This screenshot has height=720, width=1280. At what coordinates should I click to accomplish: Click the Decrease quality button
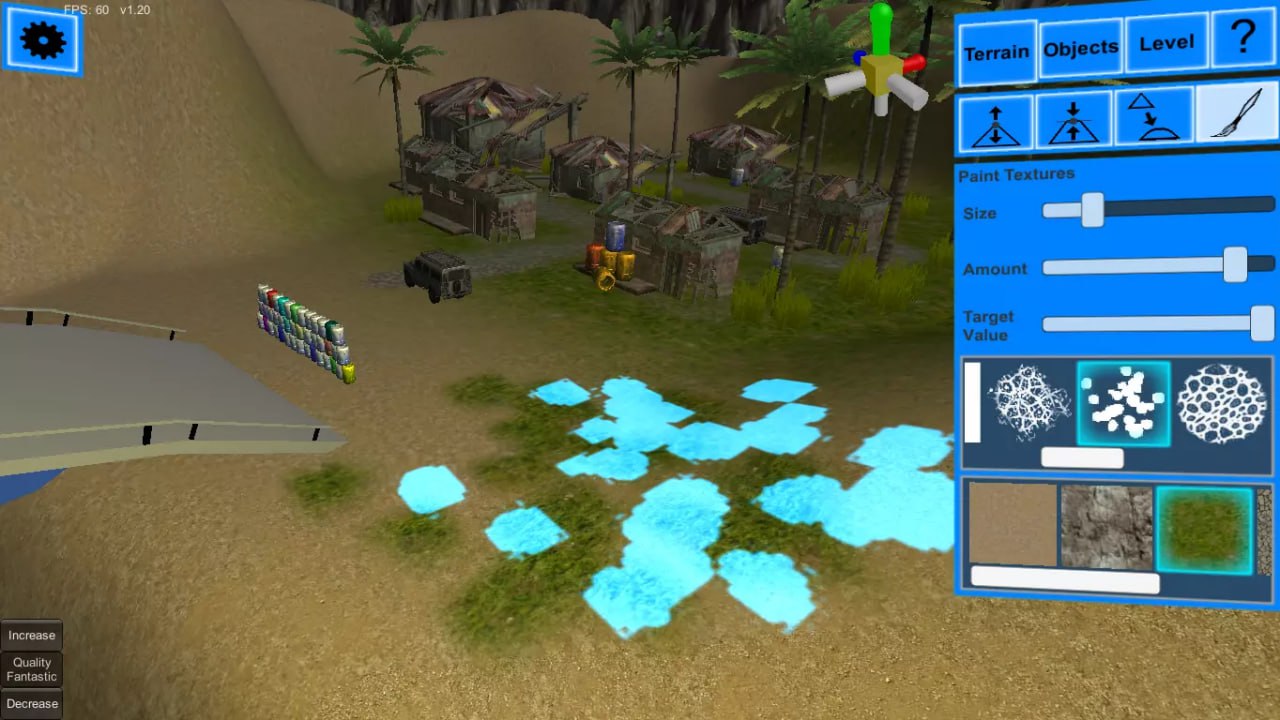coord(31,703)
